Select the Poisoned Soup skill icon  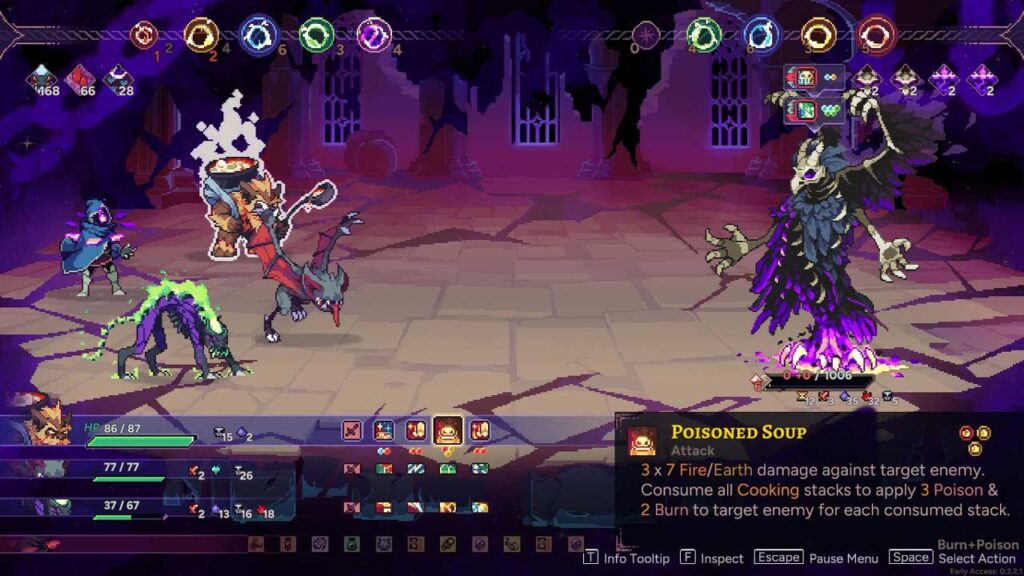(x=448, y=431)
